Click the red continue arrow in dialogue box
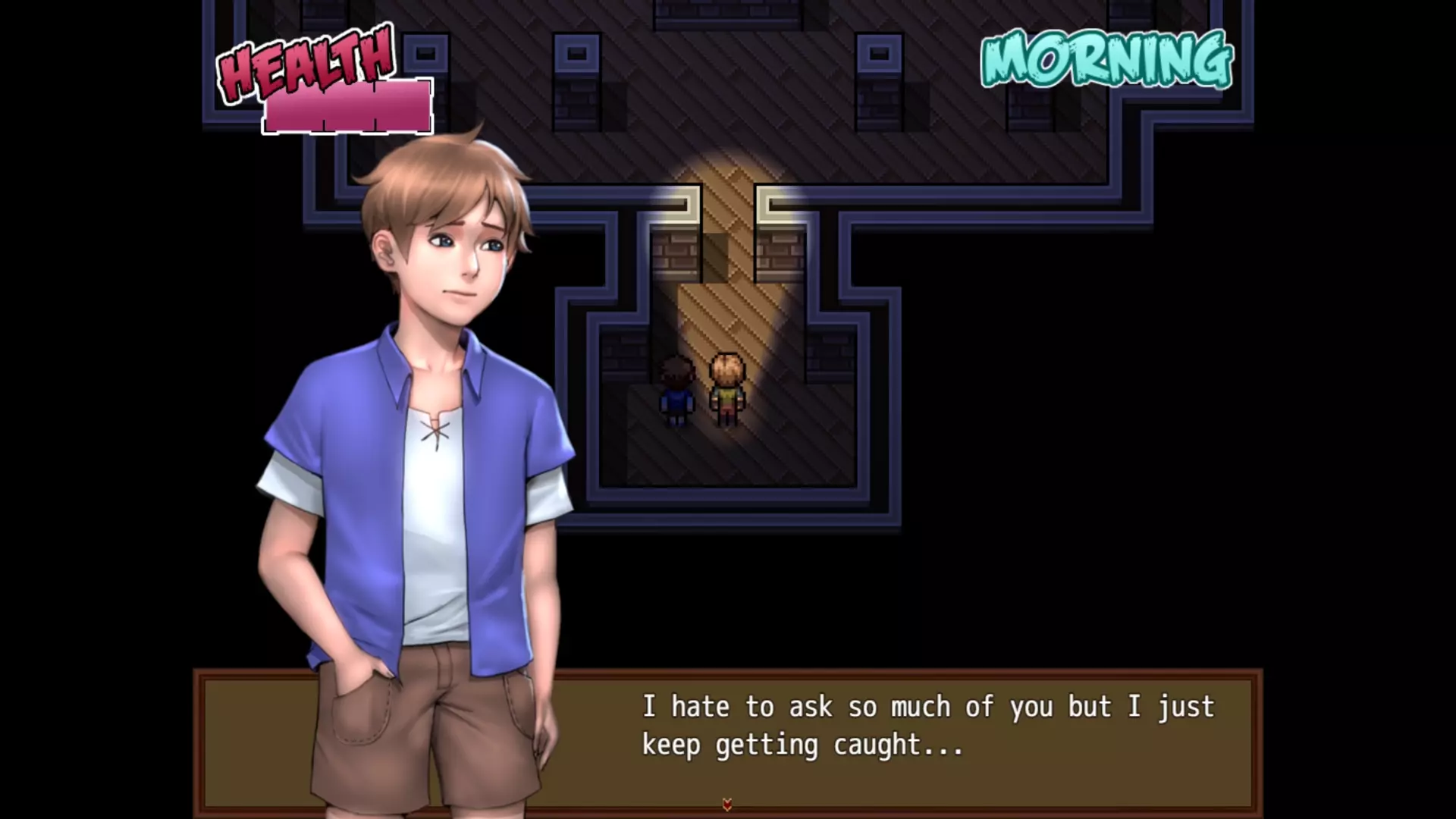Image resolution: width=1456 pixels, height=819 pixels. click(x=726, y=805)
